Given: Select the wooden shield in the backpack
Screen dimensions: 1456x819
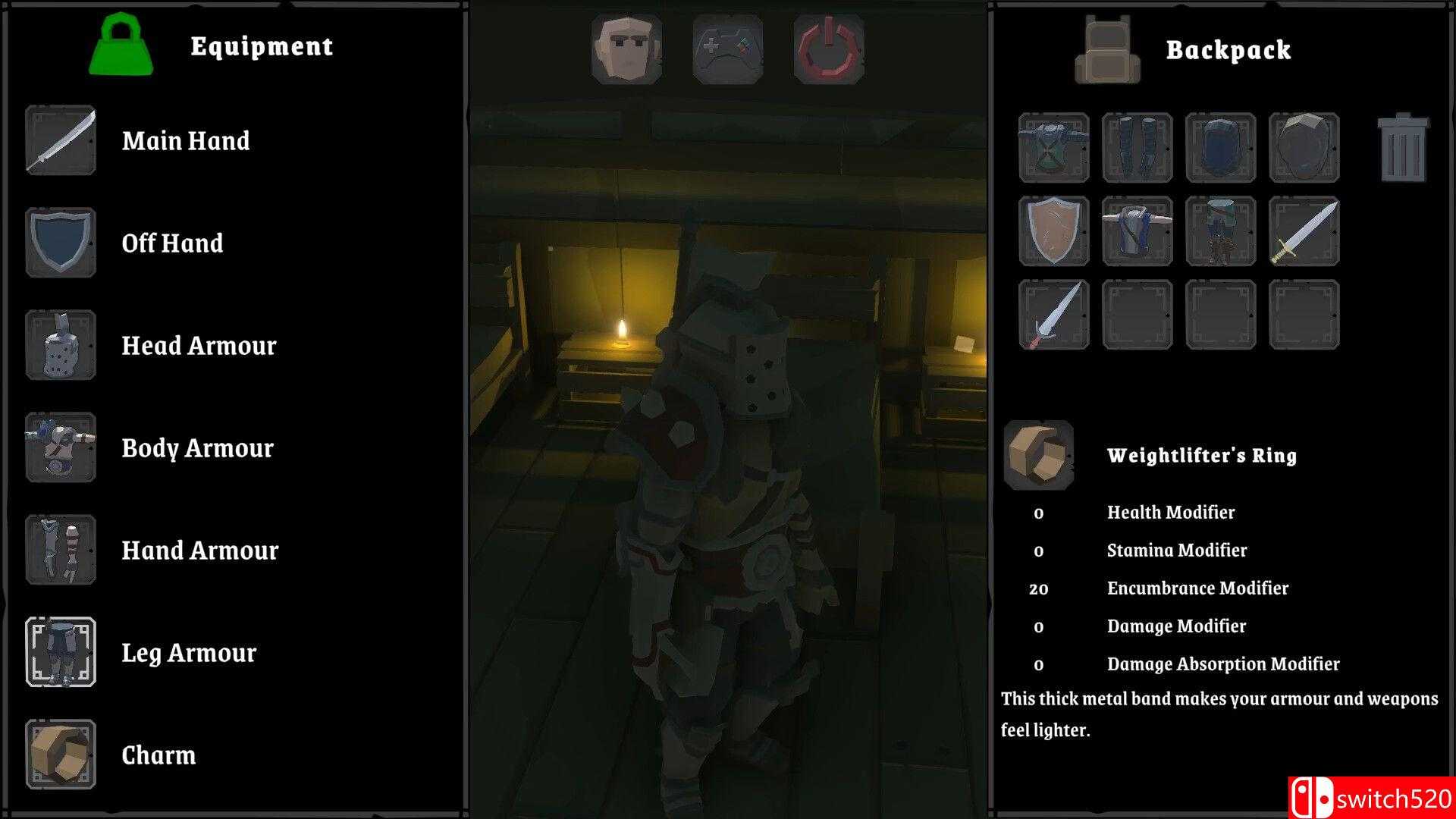Looking at the screenshot, I should 1053,232.
